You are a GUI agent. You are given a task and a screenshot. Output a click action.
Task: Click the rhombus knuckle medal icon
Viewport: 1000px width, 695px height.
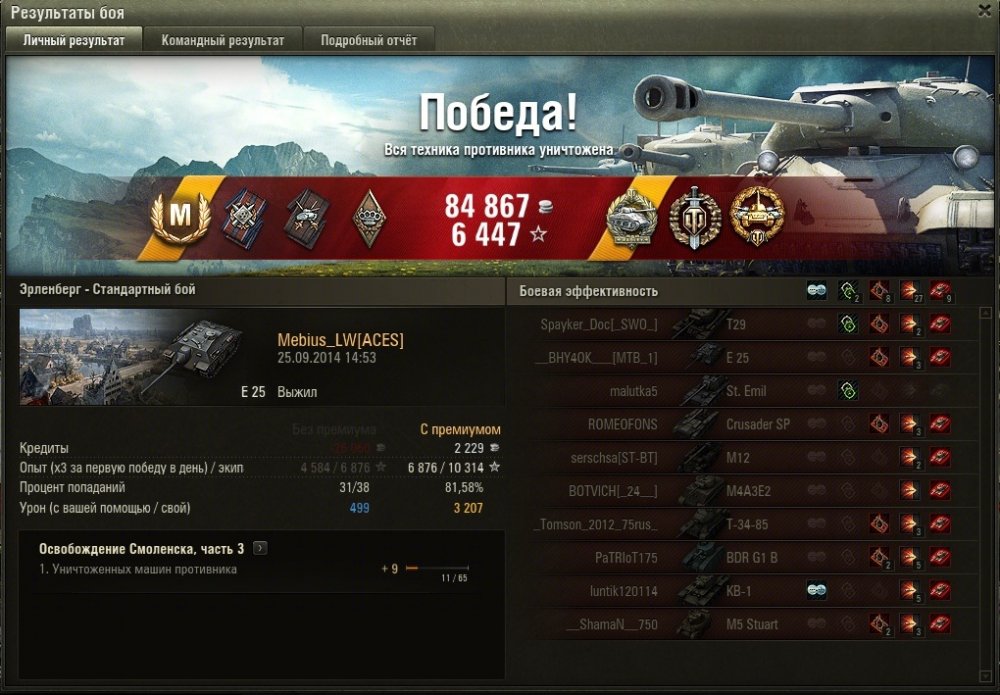(x=369, y=214)
